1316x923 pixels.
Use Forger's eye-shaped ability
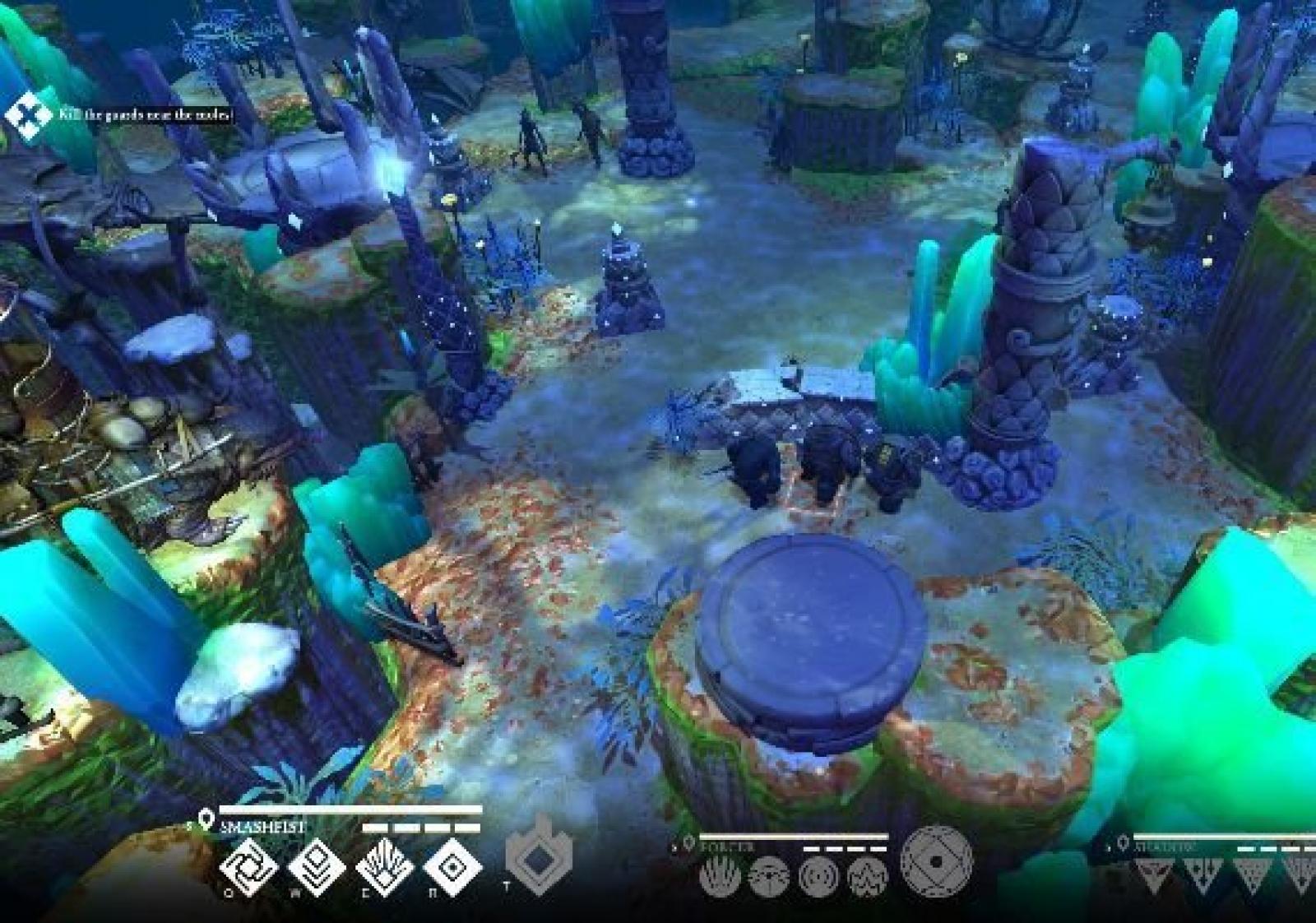pyautogui.click(x=769, y=876)
